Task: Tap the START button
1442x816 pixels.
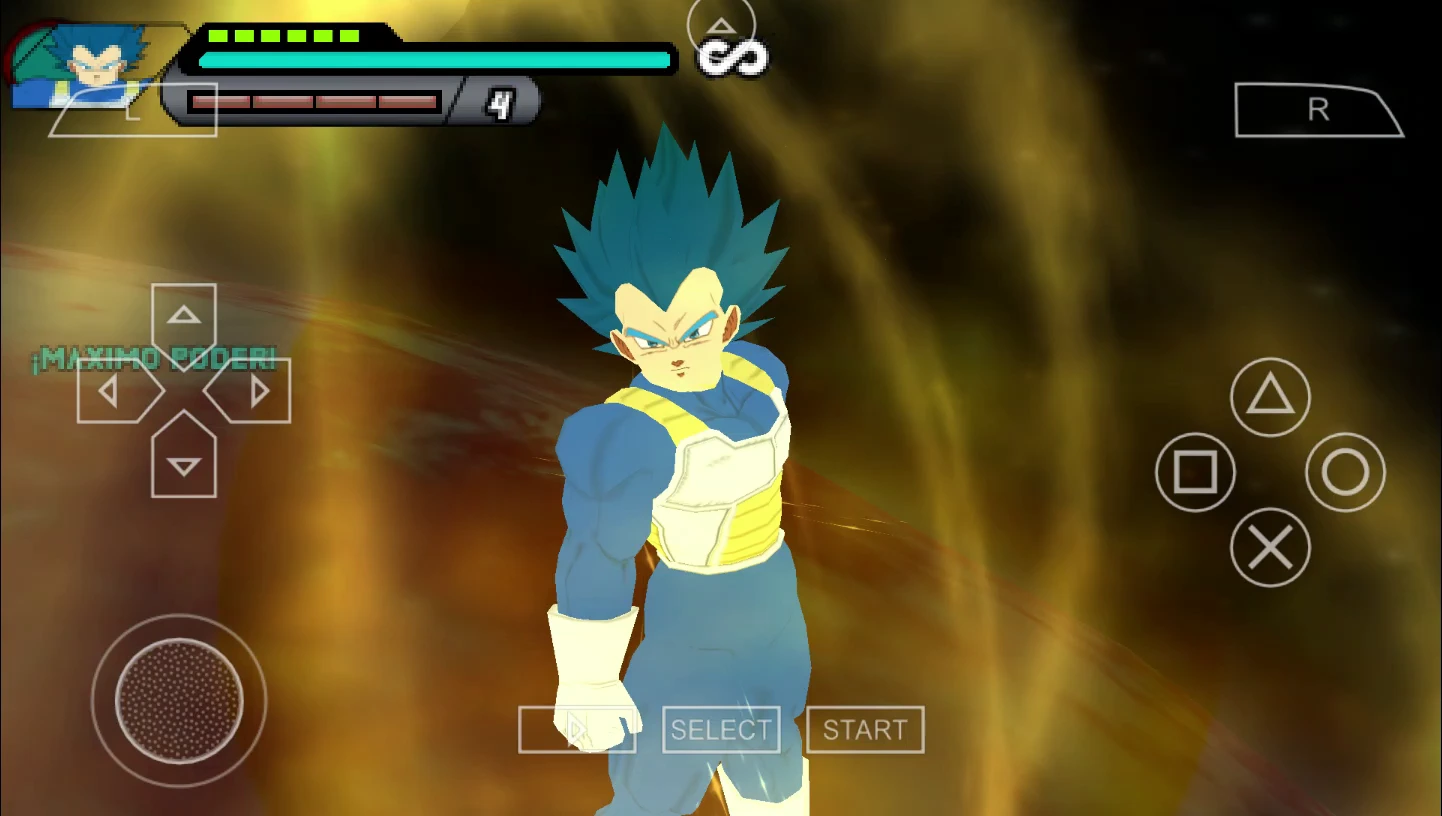Action: point(864,729)
